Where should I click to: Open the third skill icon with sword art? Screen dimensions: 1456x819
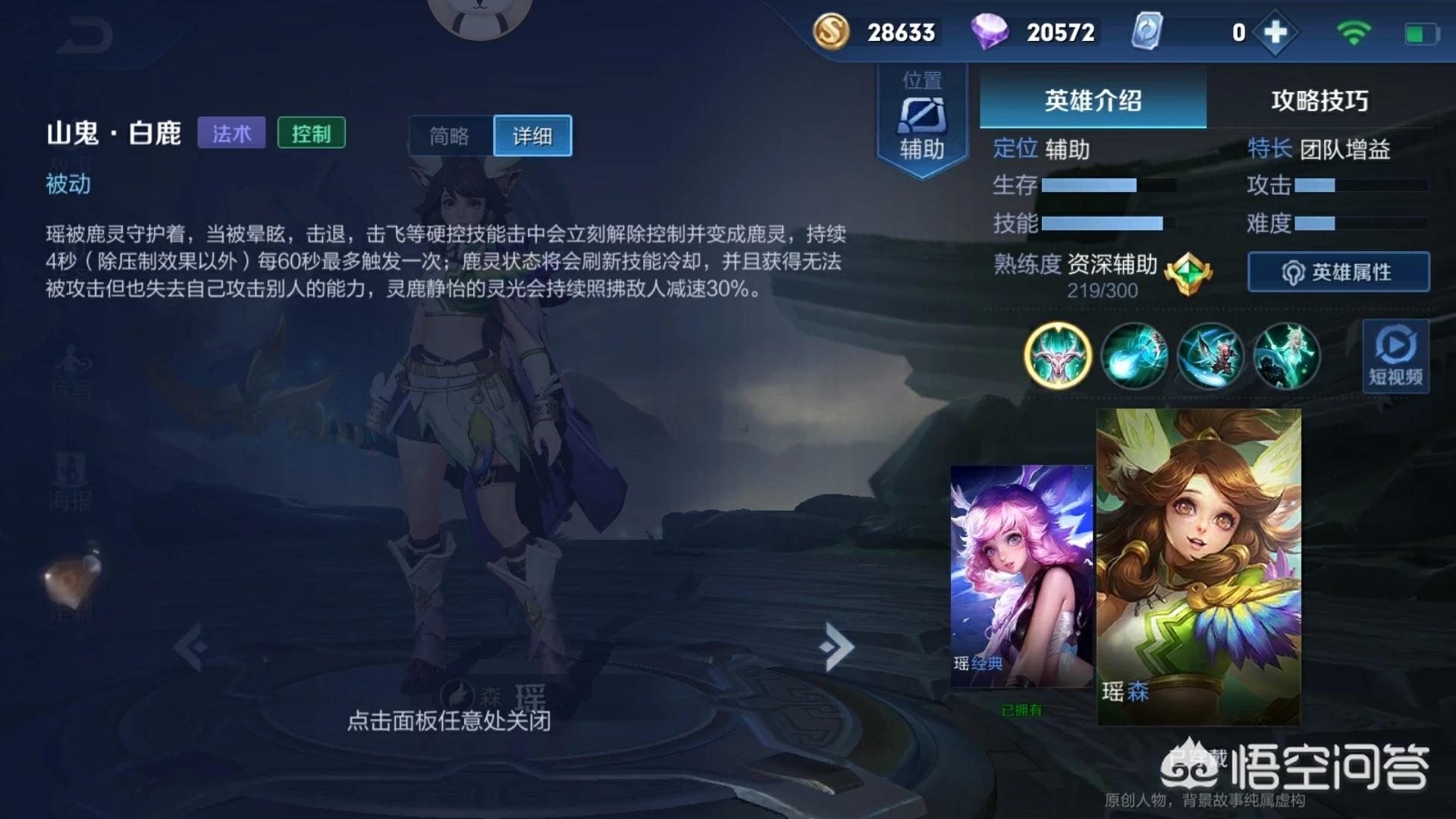tap(1210, 356)
